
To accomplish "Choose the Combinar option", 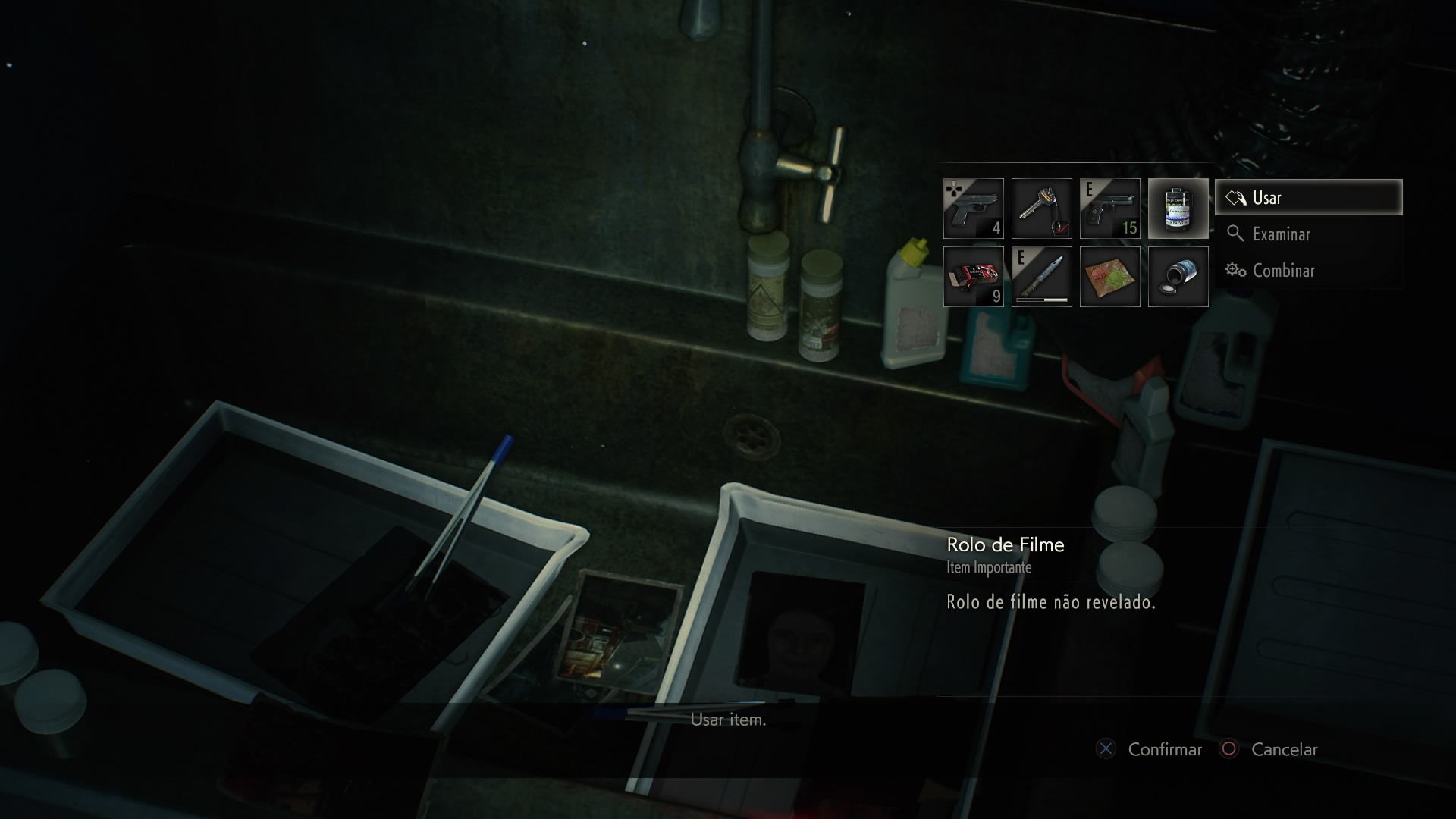I will 1283,271.
